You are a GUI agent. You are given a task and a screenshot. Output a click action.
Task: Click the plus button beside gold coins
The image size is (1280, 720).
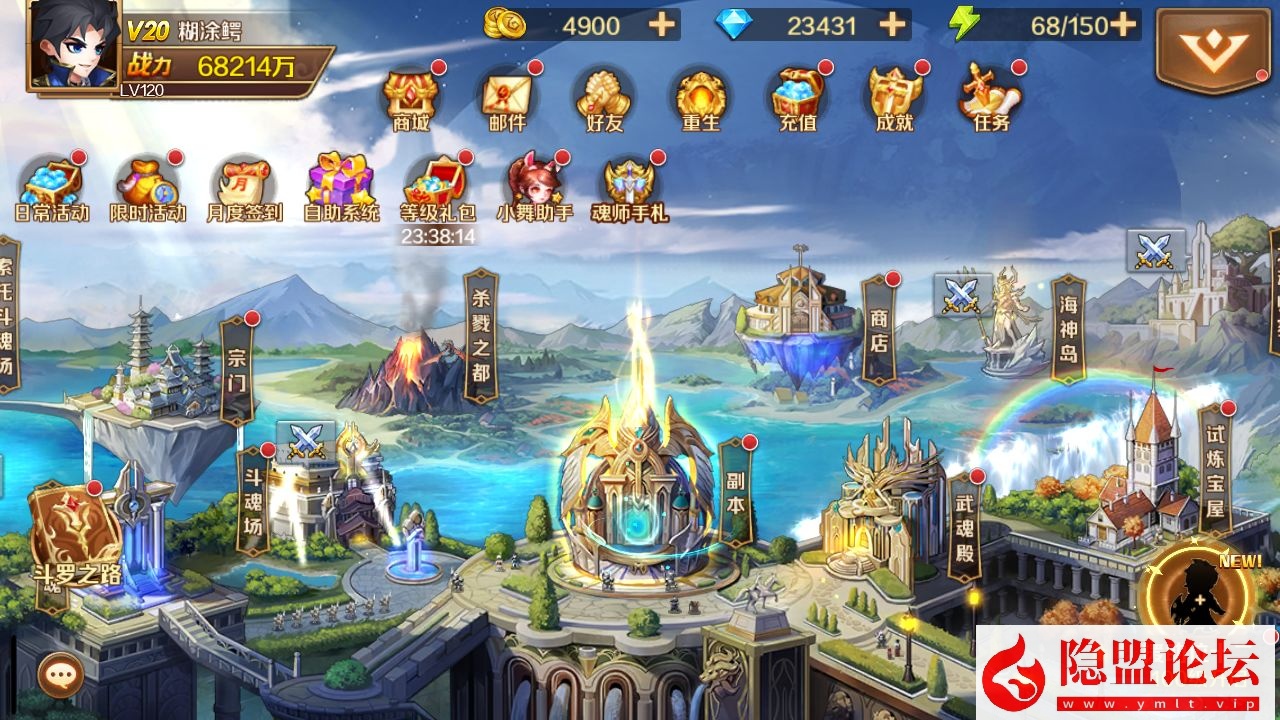pyautogui.click(x=662, y=25)
